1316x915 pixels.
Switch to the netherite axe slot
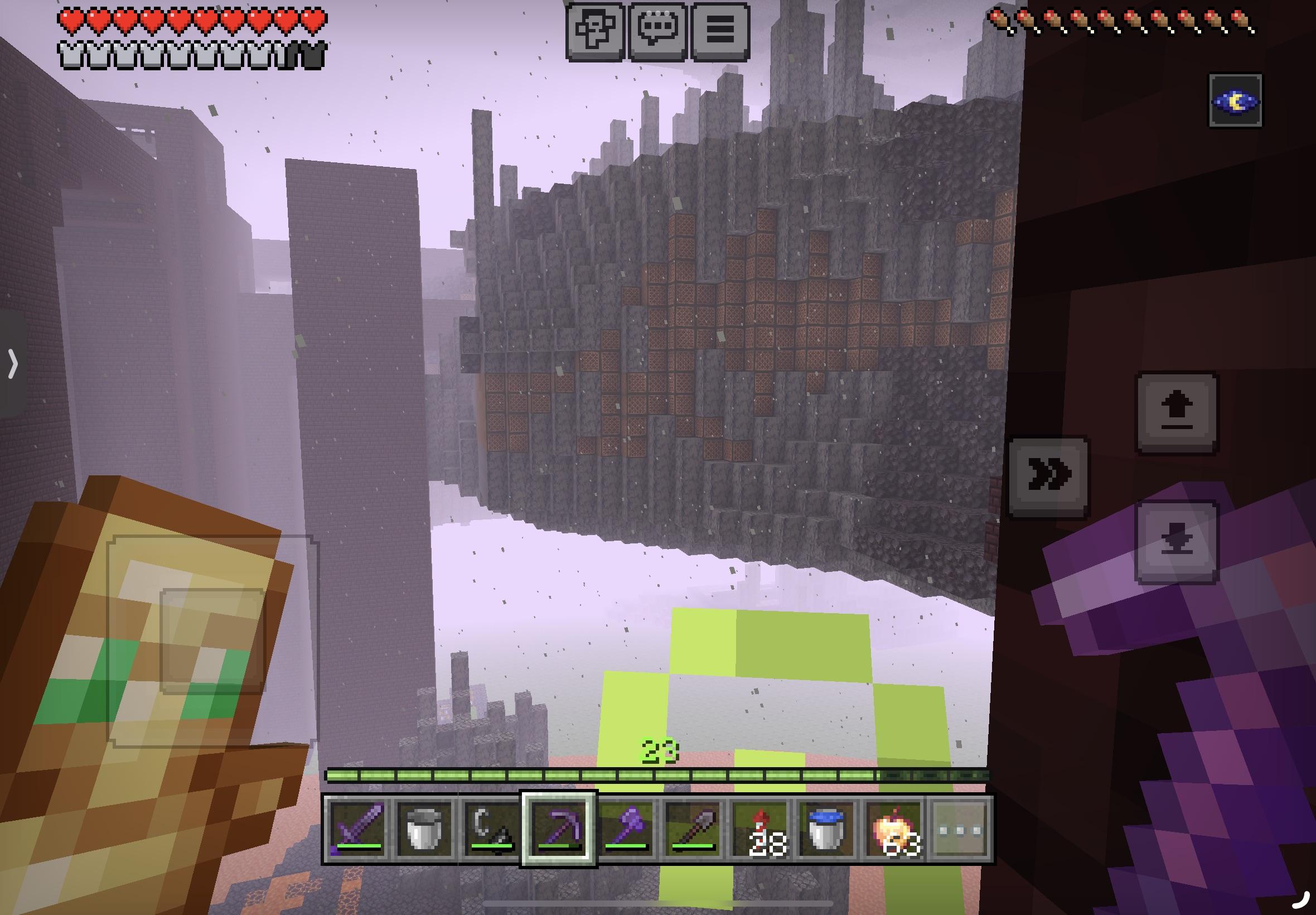626,829
